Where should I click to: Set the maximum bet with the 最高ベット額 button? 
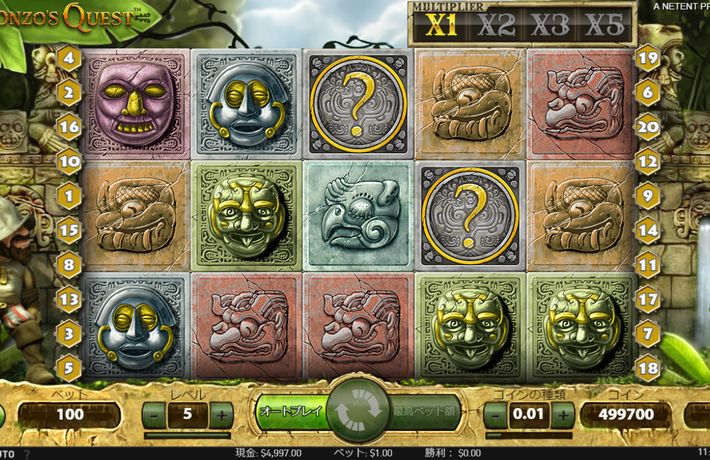click(424, 411)
